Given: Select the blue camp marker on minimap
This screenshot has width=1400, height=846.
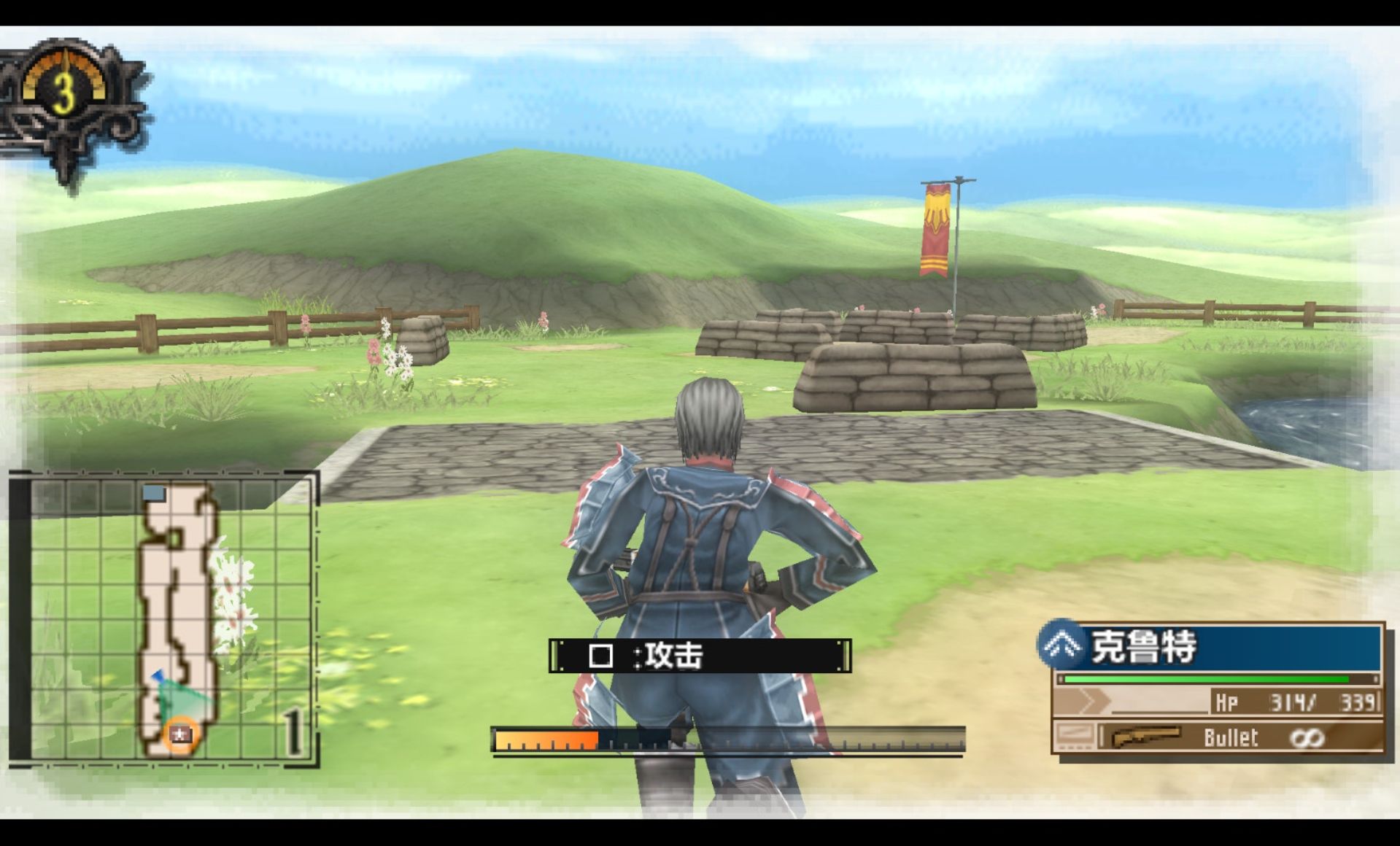Looking at the screenshot, I should point(154,494).
